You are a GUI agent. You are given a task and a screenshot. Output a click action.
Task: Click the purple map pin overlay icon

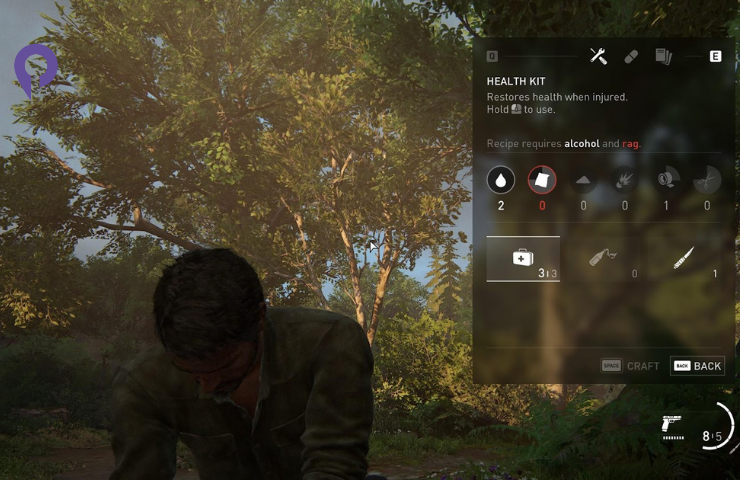pos(36,68)
